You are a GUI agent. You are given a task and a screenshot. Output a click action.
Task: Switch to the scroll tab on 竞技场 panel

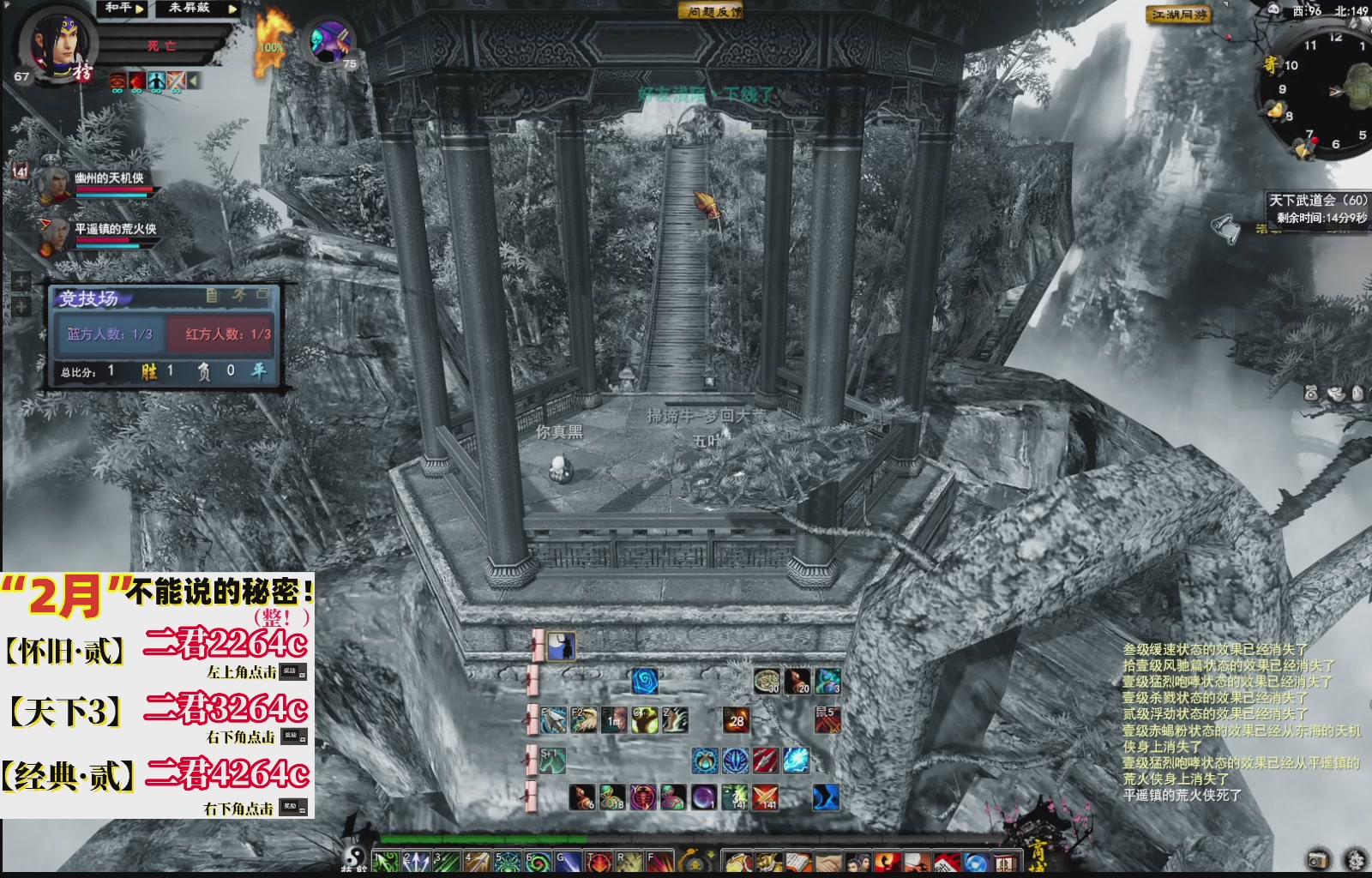tap(213, 296)
